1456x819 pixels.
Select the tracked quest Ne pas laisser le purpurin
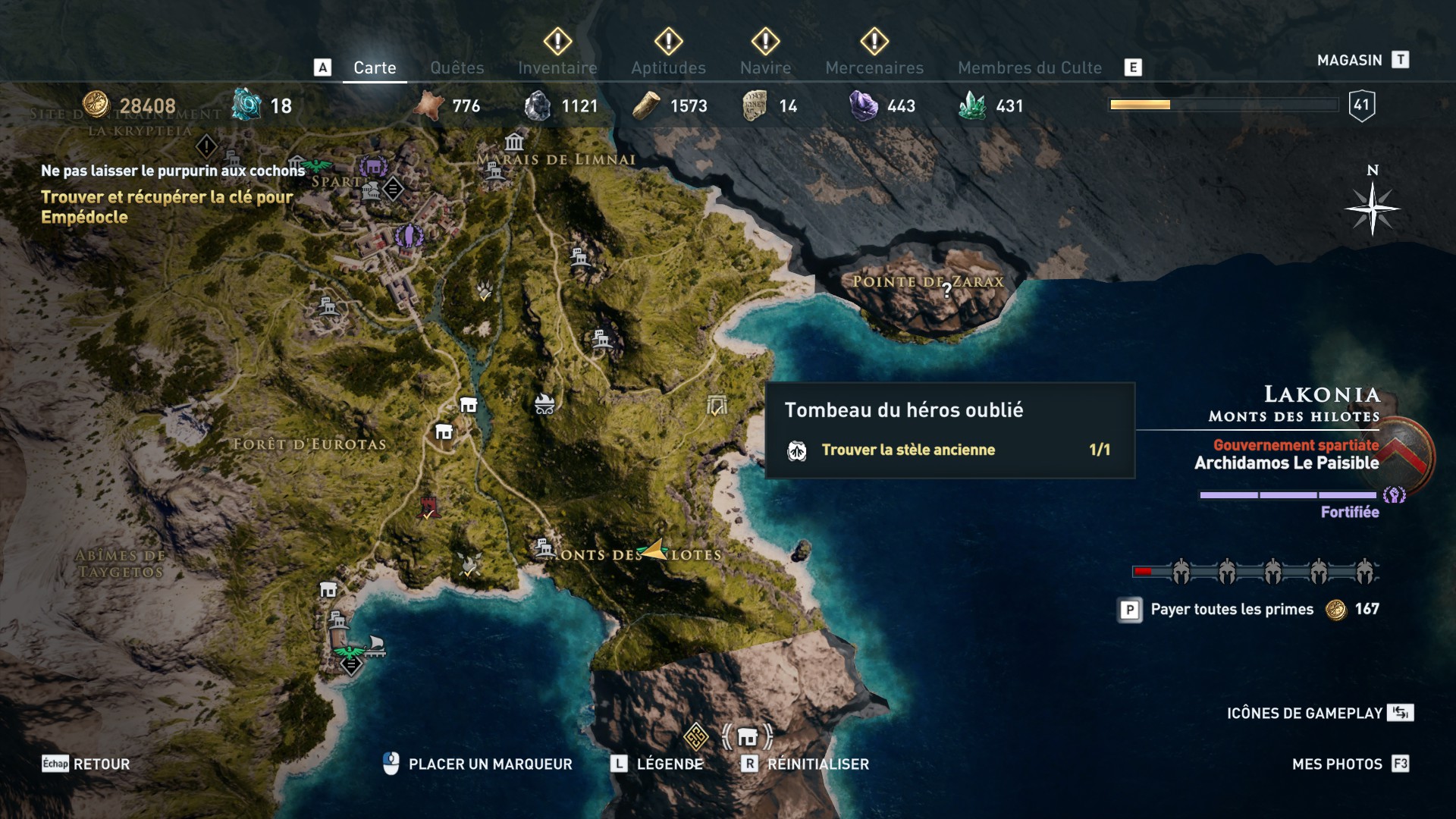click(173, 171)
